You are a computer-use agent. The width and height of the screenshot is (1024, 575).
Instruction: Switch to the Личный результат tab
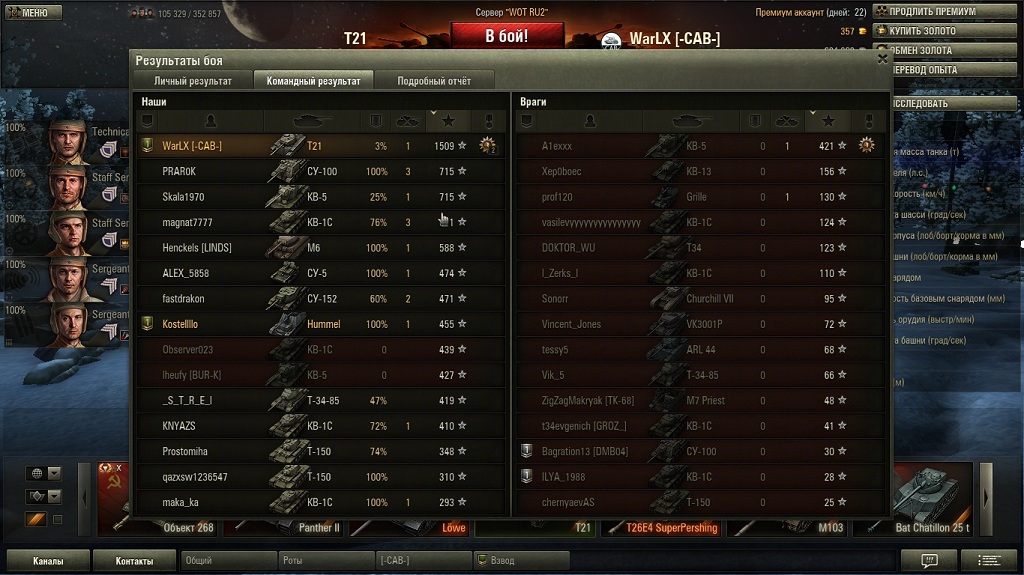(193, 81)
